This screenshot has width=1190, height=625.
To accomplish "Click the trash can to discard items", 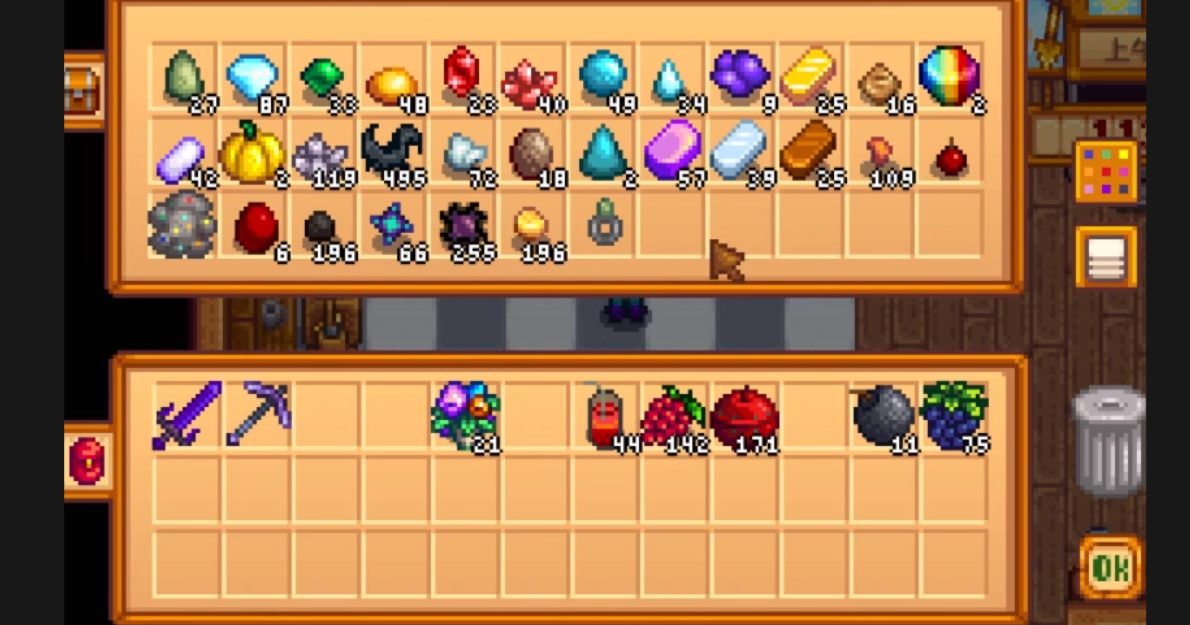I will (1108, 441).
